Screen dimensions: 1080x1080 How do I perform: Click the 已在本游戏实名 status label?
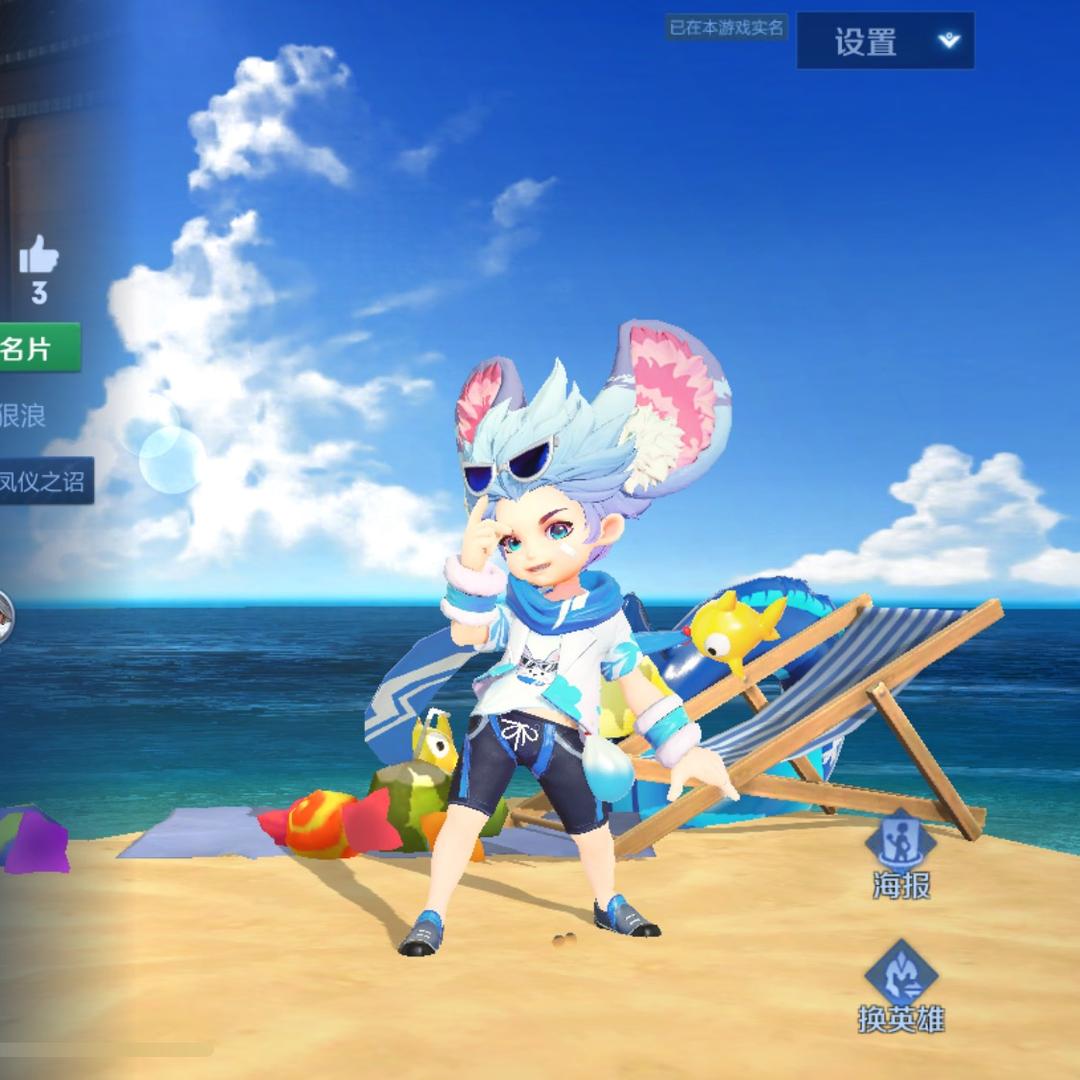tap(727, 28)
